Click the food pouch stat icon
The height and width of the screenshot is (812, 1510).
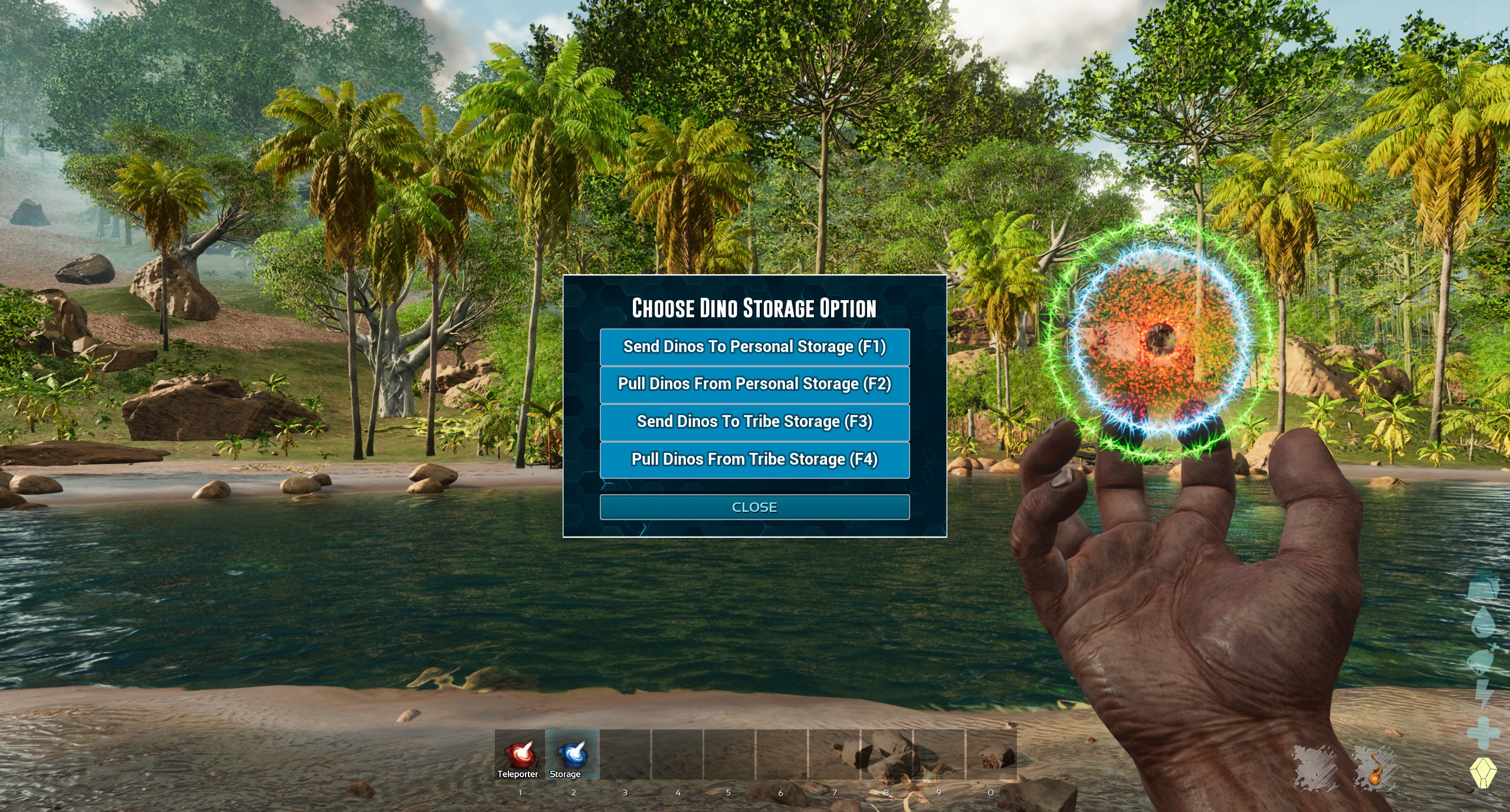point(1482,660)
